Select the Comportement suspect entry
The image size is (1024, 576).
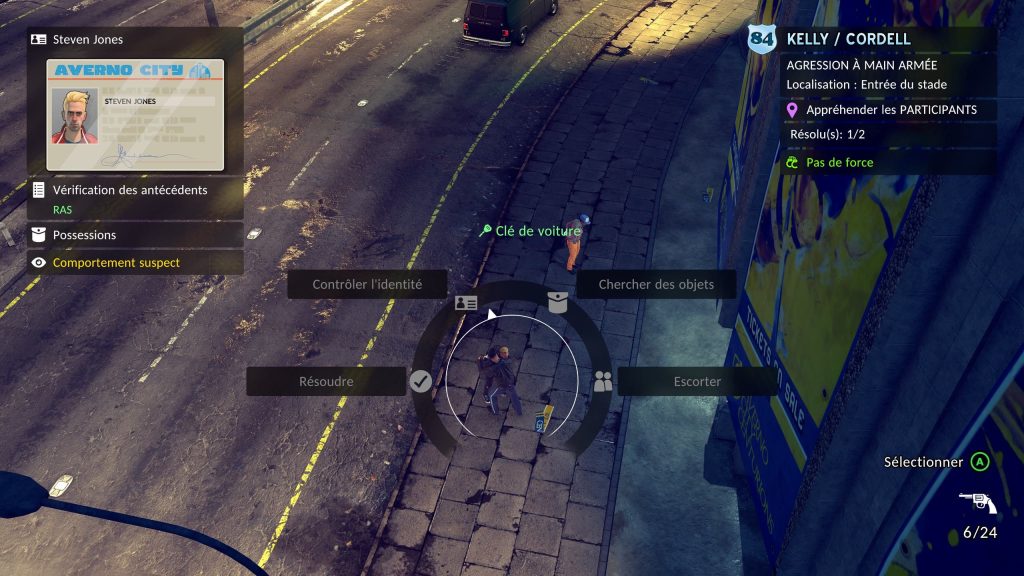click(135, 263)
